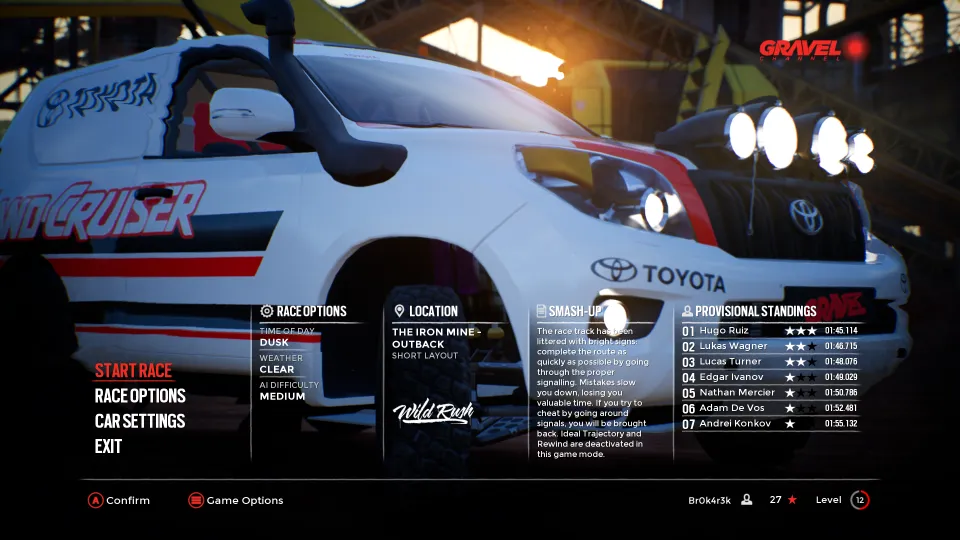The height and width of the screenshot is (540, 960).
Task: Click Lukas Wagner's standings row
Action: click(x=769, y=346)
